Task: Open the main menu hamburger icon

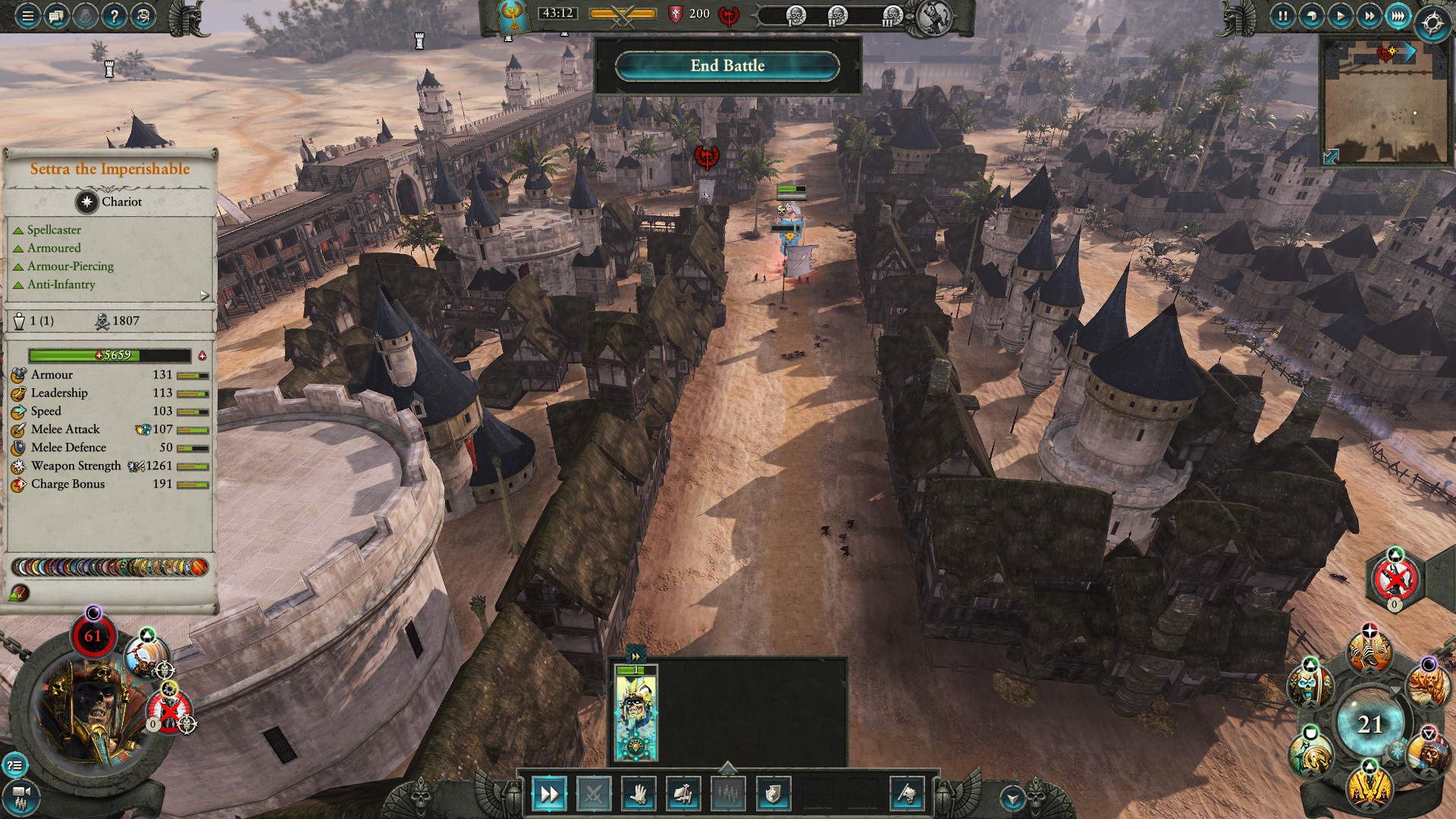Action: click(x=27, y=16)
